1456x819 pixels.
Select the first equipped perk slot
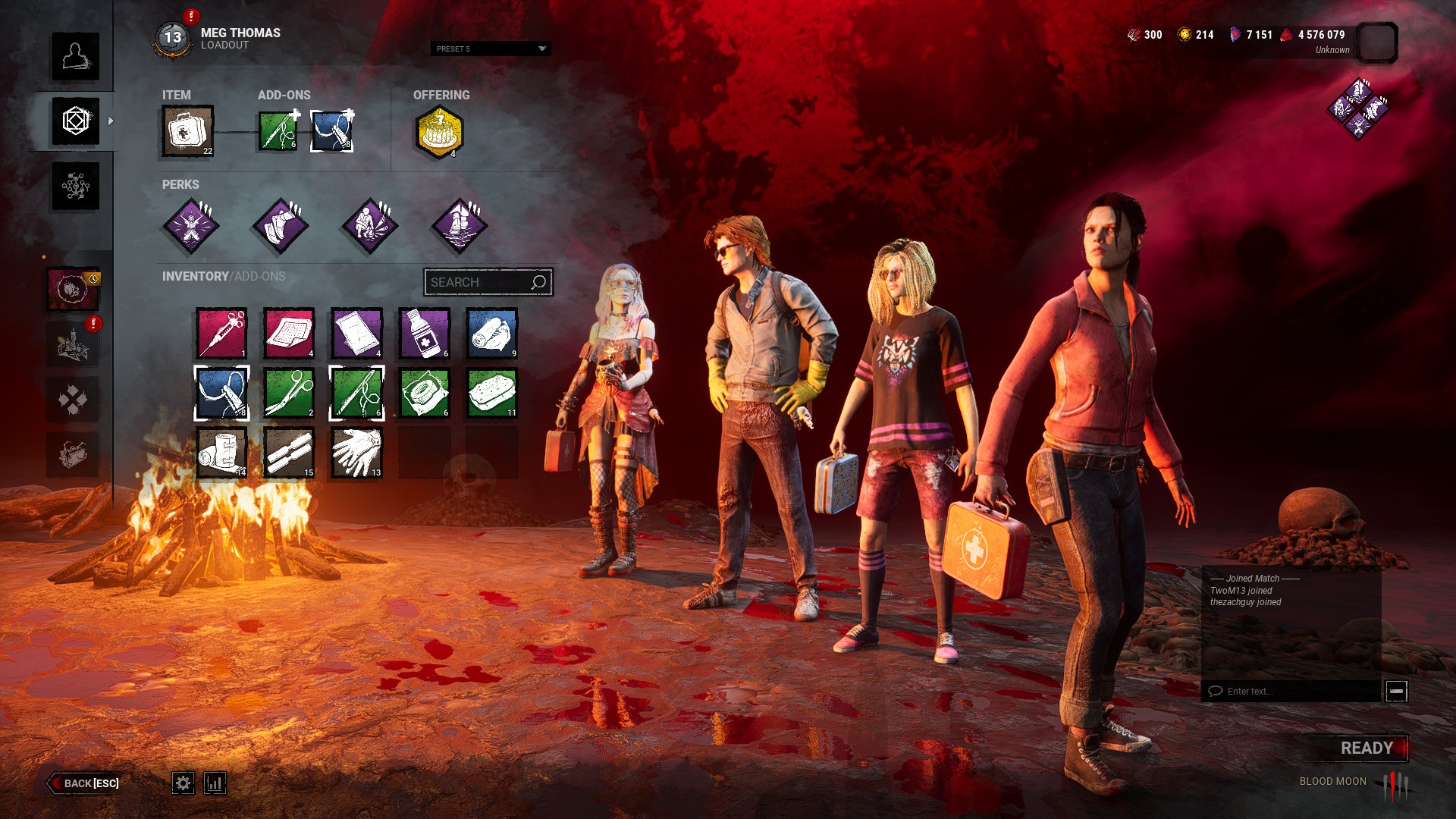point(190,225)
